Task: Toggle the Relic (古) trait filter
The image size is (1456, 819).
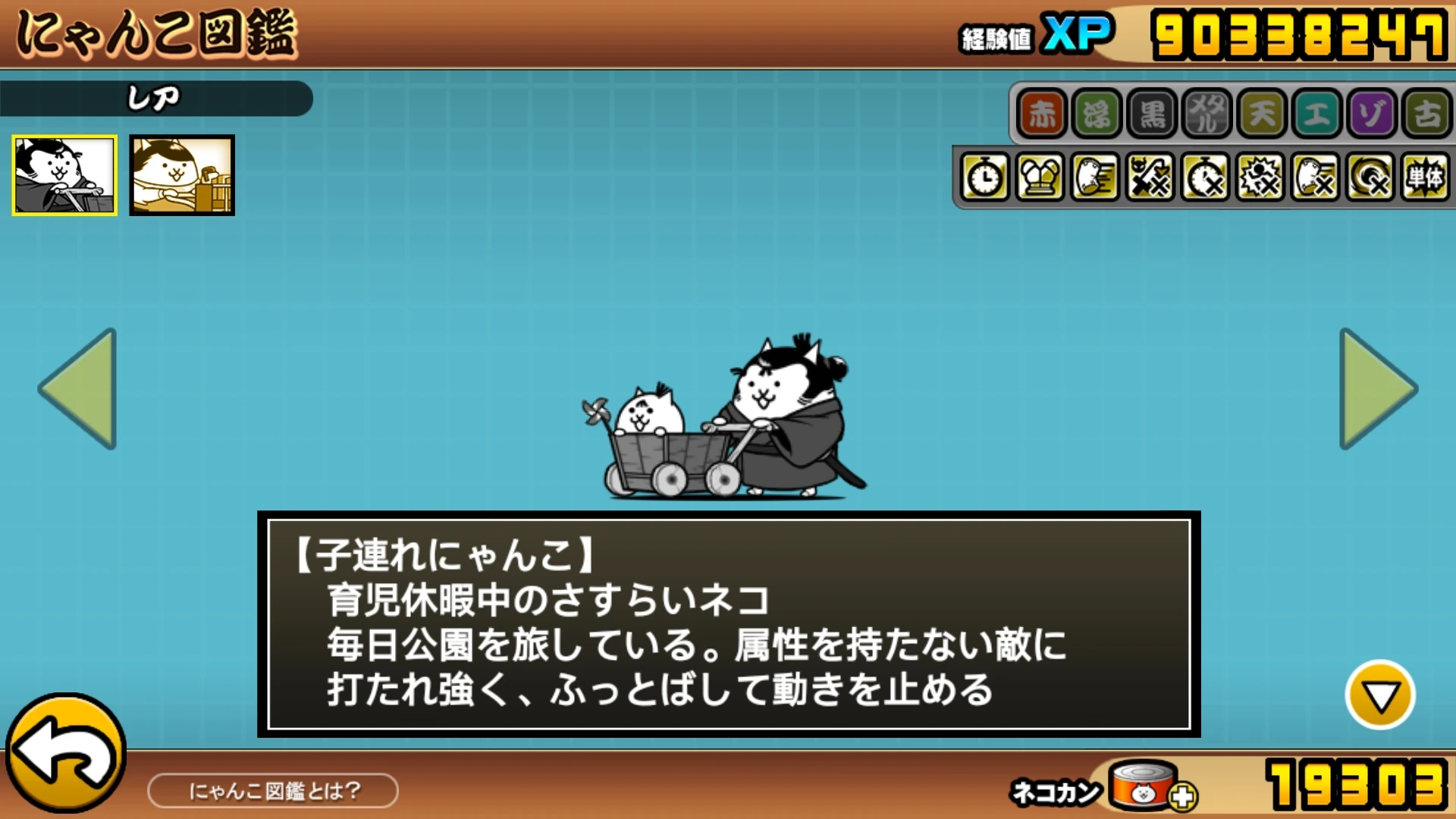Action: (x=1426, y=115)
